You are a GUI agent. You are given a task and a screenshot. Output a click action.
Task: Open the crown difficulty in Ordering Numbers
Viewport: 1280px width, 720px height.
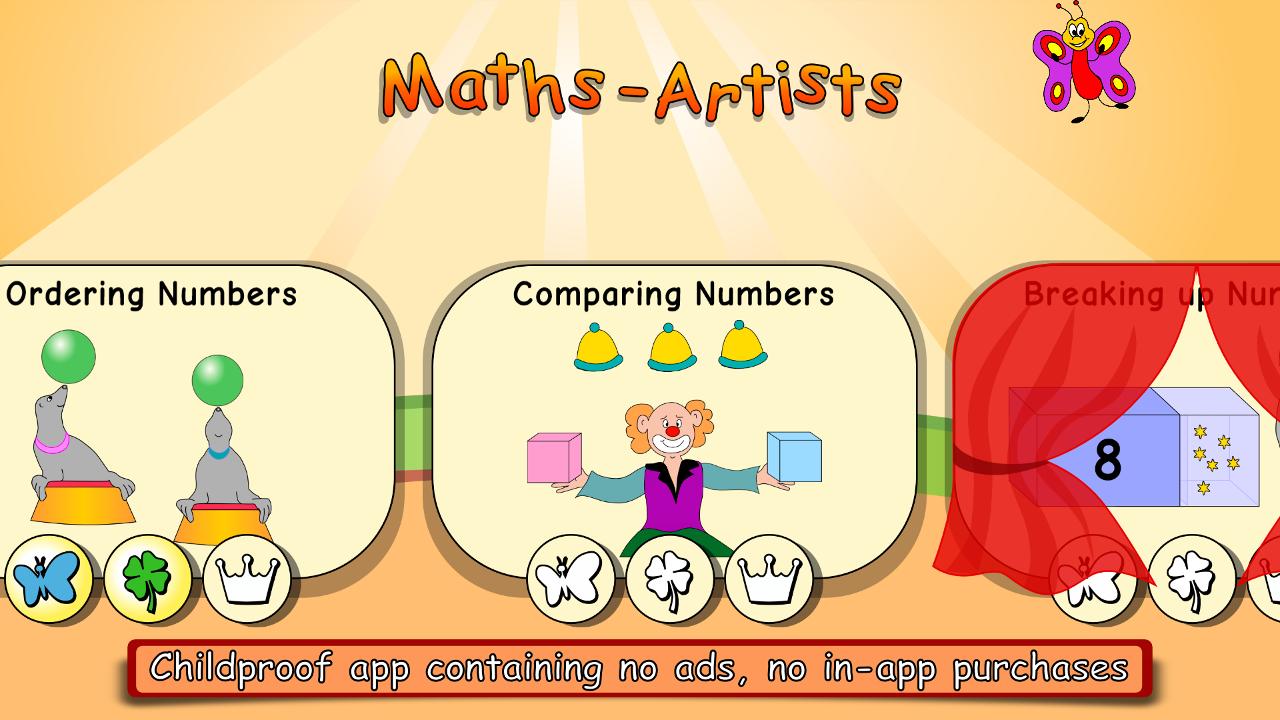tap(252, 578)
